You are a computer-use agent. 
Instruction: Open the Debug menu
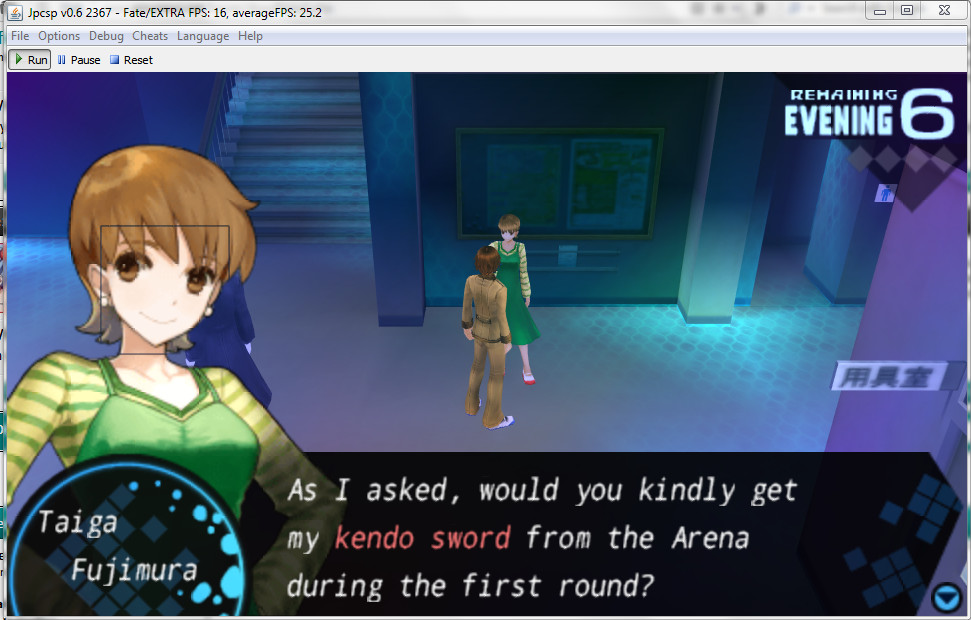click(106, 36)
